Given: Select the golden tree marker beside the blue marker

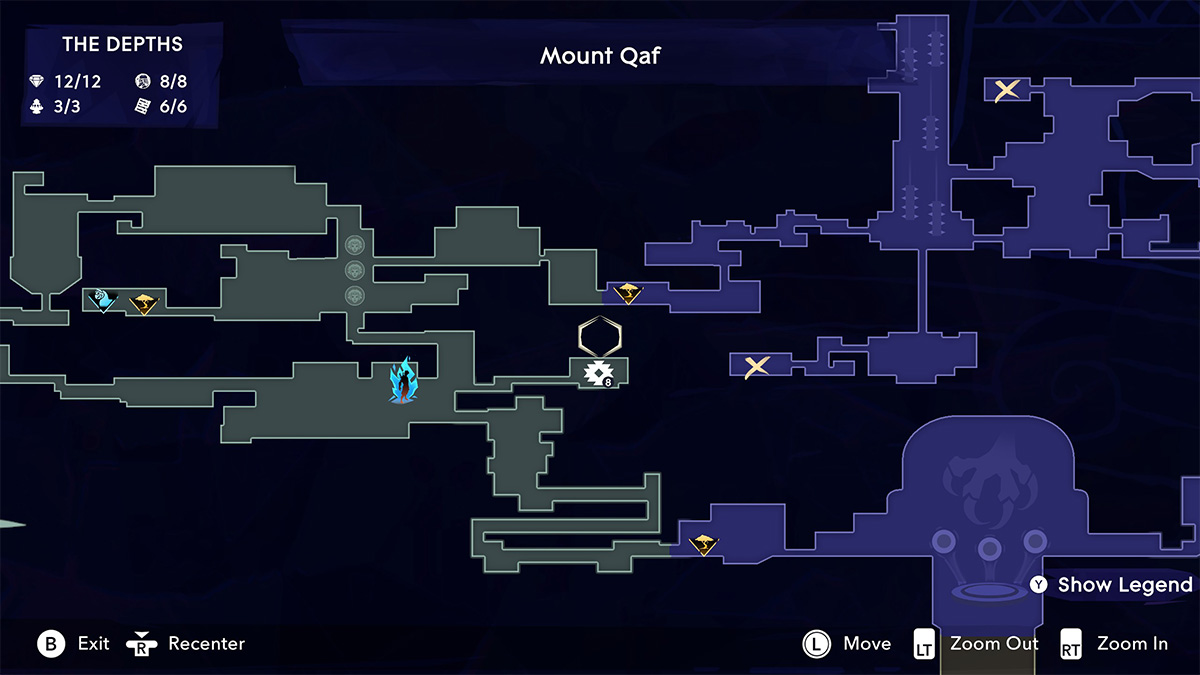Looking at the screenshot, I should (144, 303).
